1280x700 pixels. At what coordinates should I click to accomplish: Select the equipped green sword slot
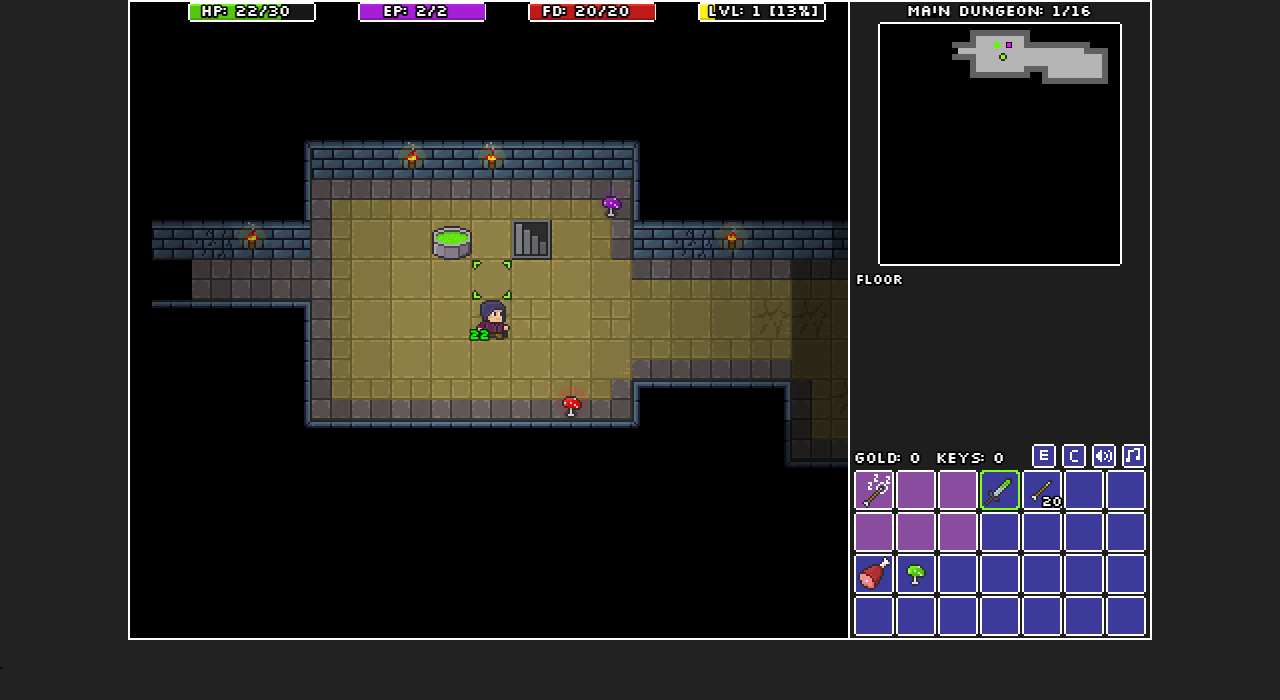click(1000, 490)
